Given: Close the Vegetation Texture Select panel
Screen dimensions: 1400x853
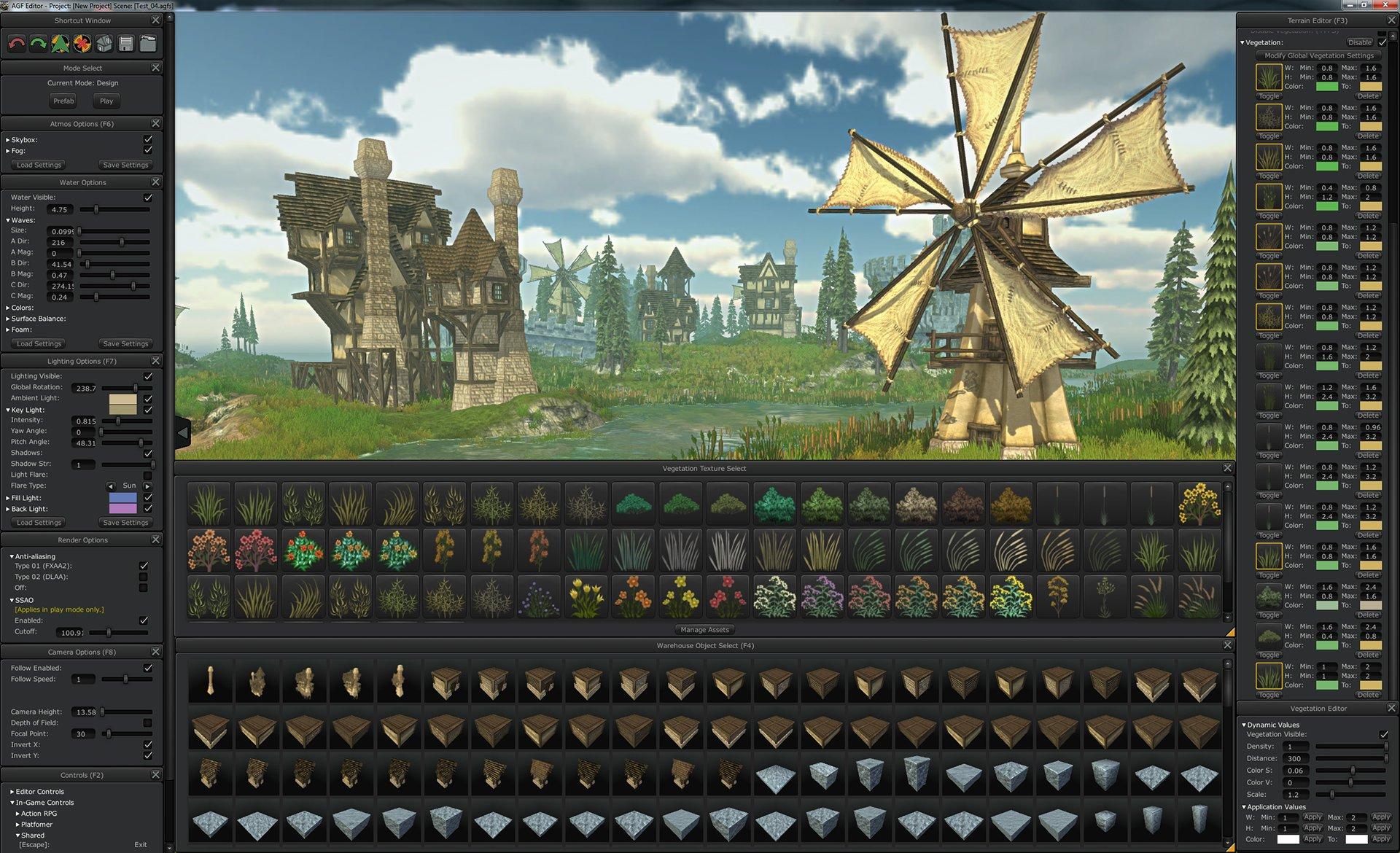Looking at the screenshot, I should coord(1227,468).
